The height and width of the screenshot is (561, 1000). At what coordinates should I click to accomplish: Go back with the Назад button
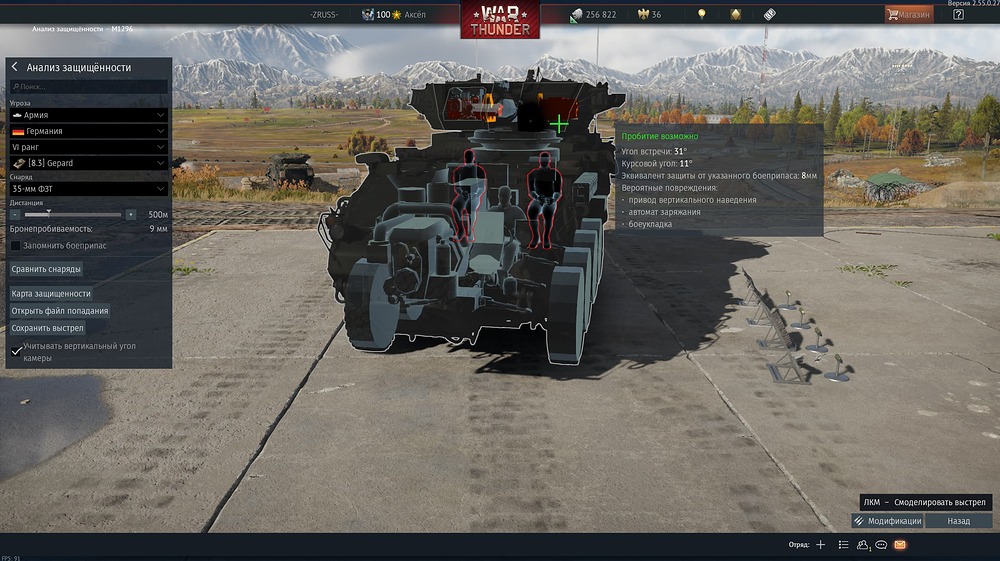coord(959,521)
